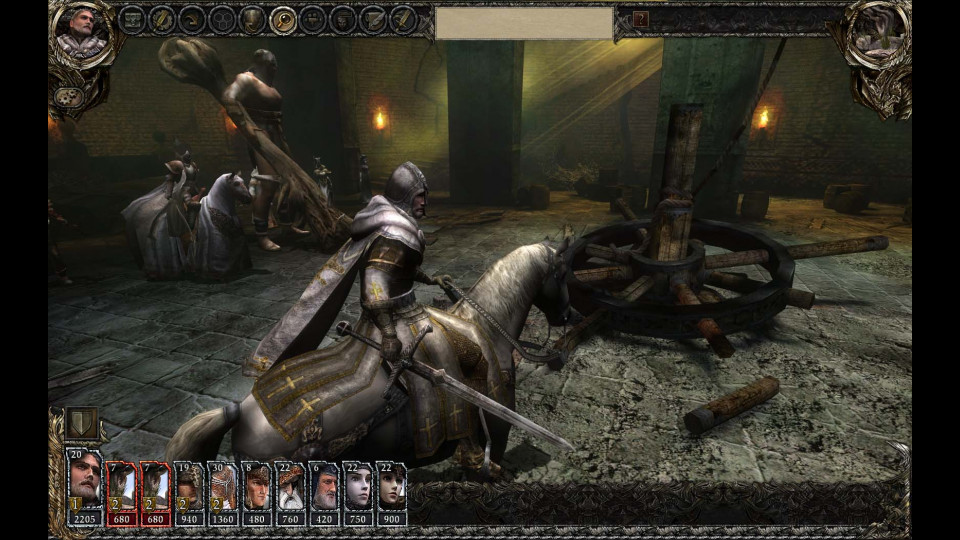Choose the hooded unit portrait with 420 health
This screenshot has width=960, height=540.
pos(324,487)
